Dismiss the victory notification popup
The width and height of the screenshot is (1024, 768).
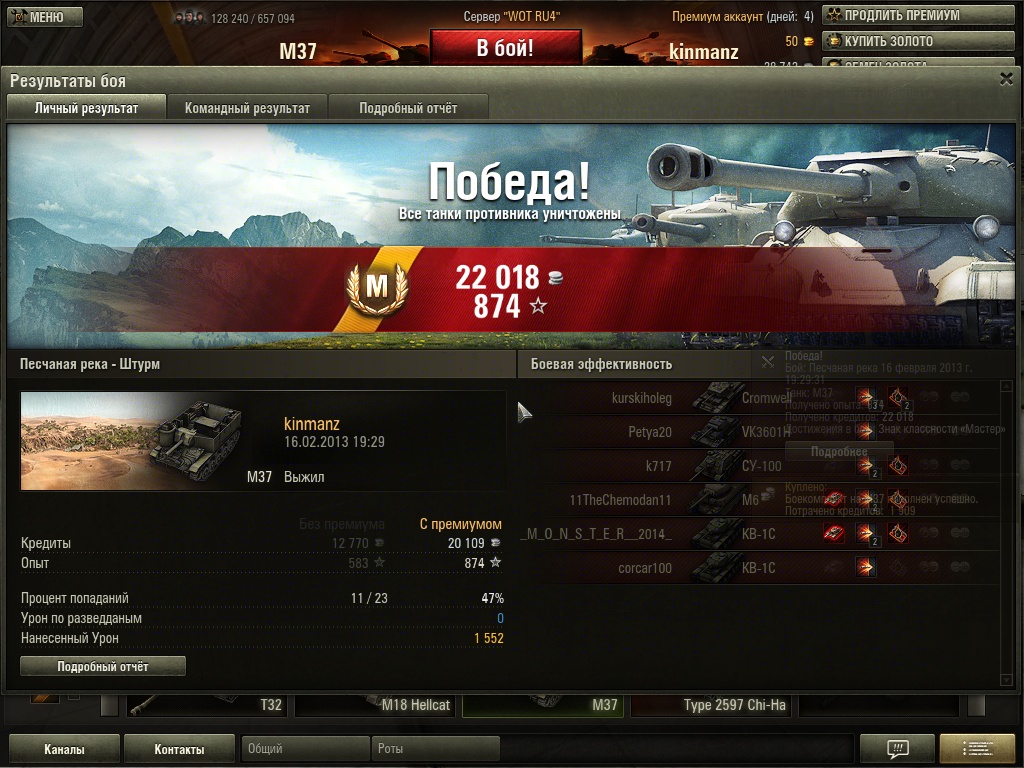click(768, 361)
